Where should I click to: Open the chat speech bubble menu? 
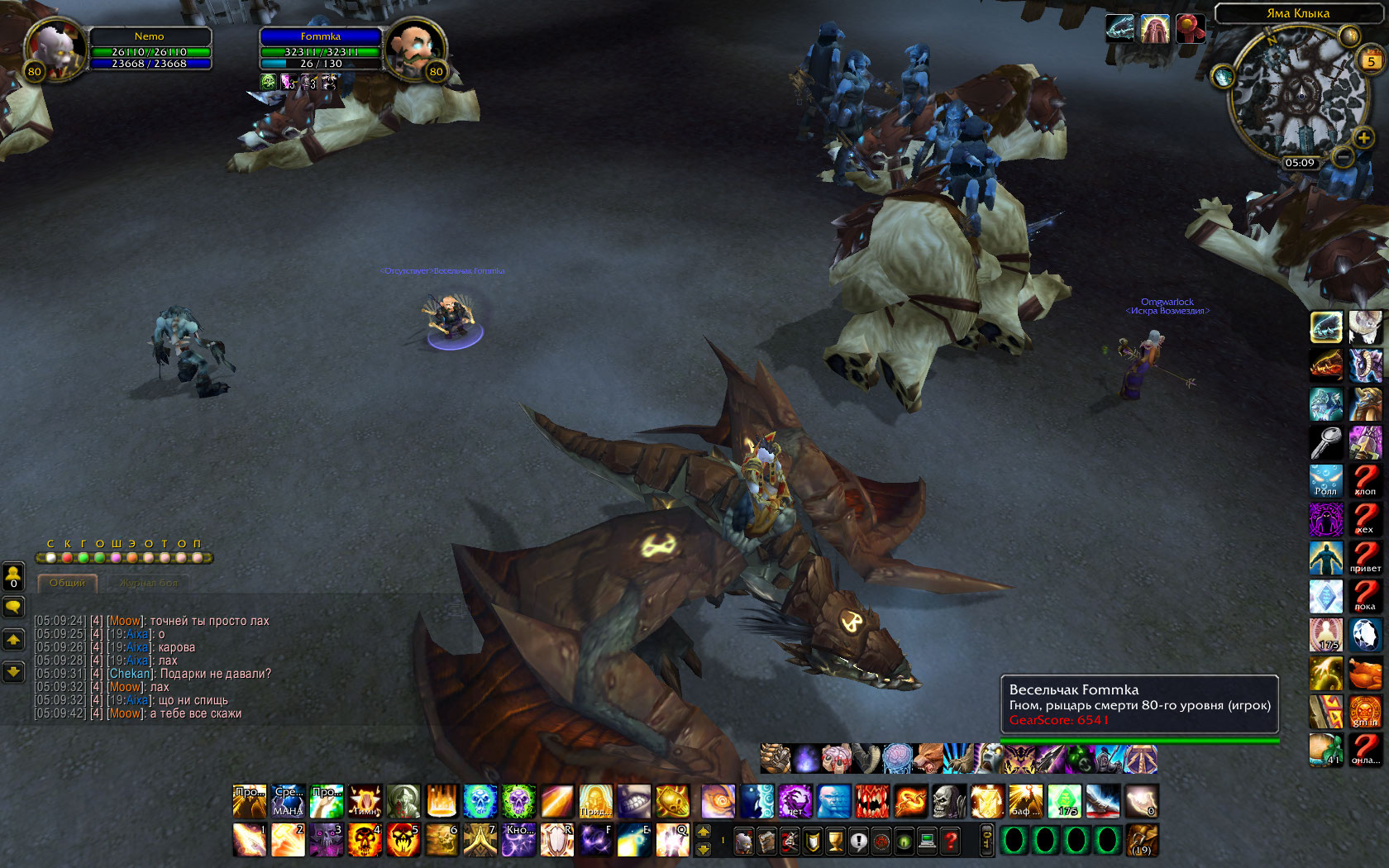[13, 608]
